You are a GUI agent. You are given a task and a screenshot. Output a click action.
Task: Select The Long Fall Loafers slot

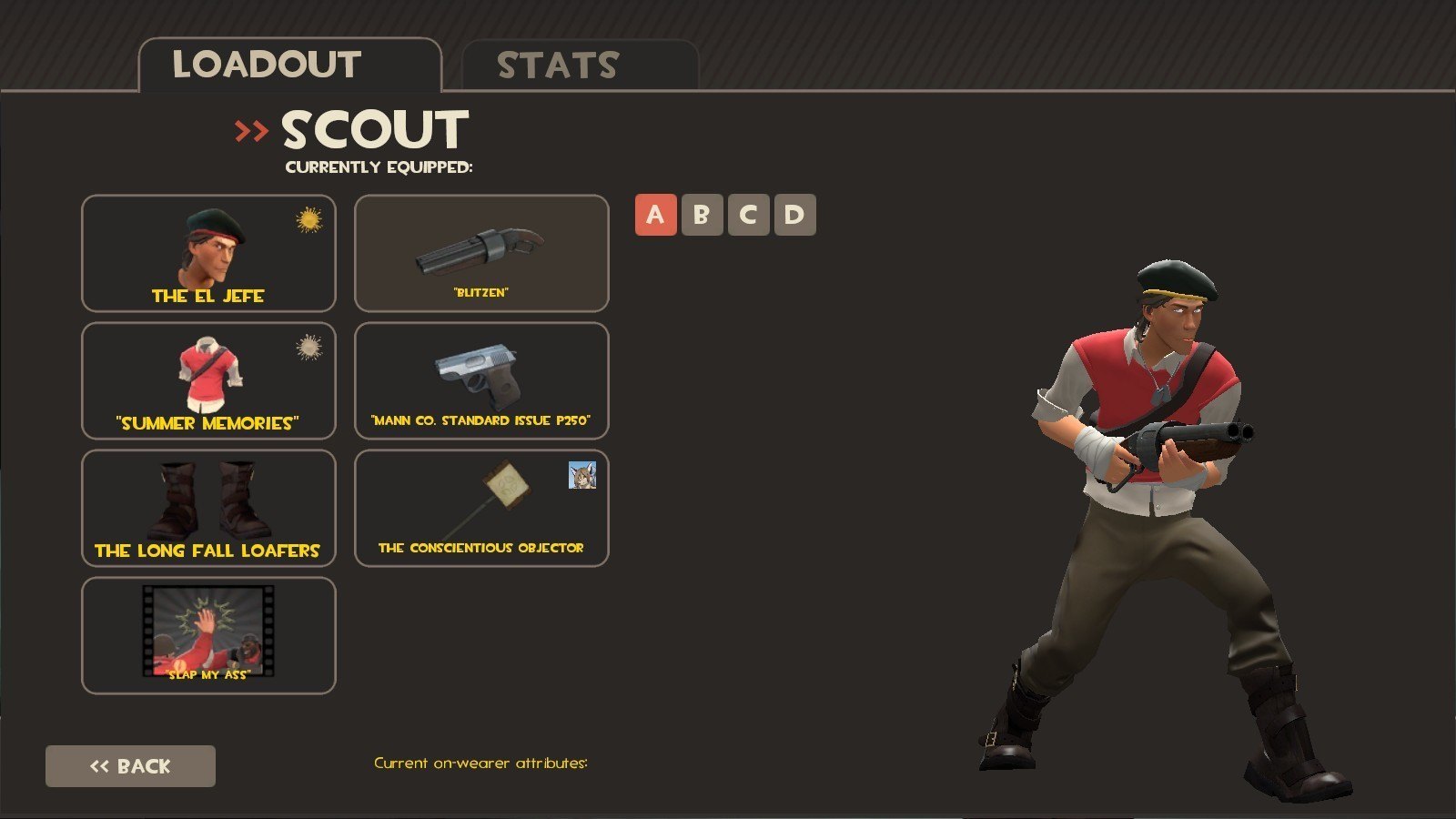tap(208, 508)
